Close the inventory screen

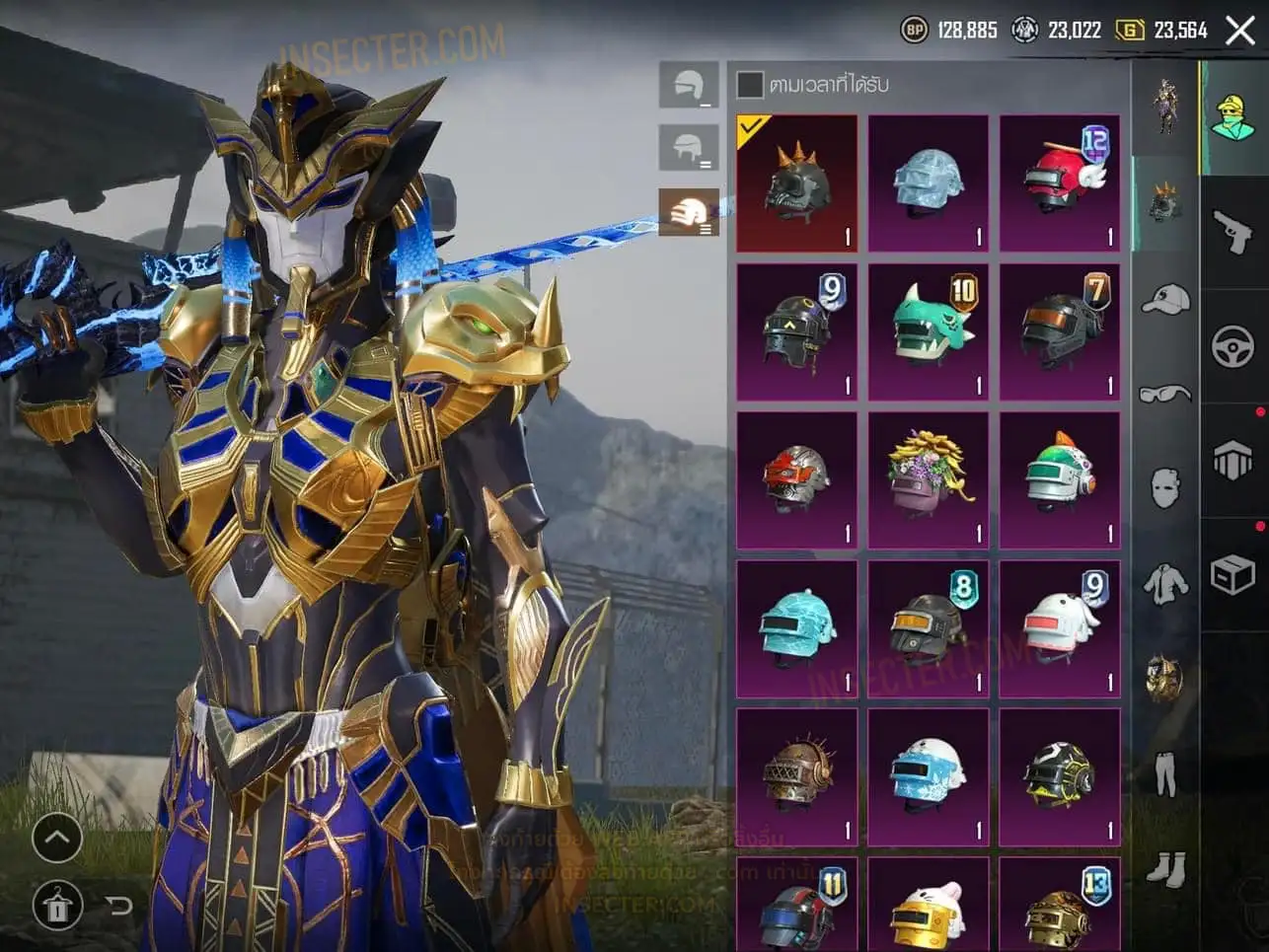[1240, 31]
